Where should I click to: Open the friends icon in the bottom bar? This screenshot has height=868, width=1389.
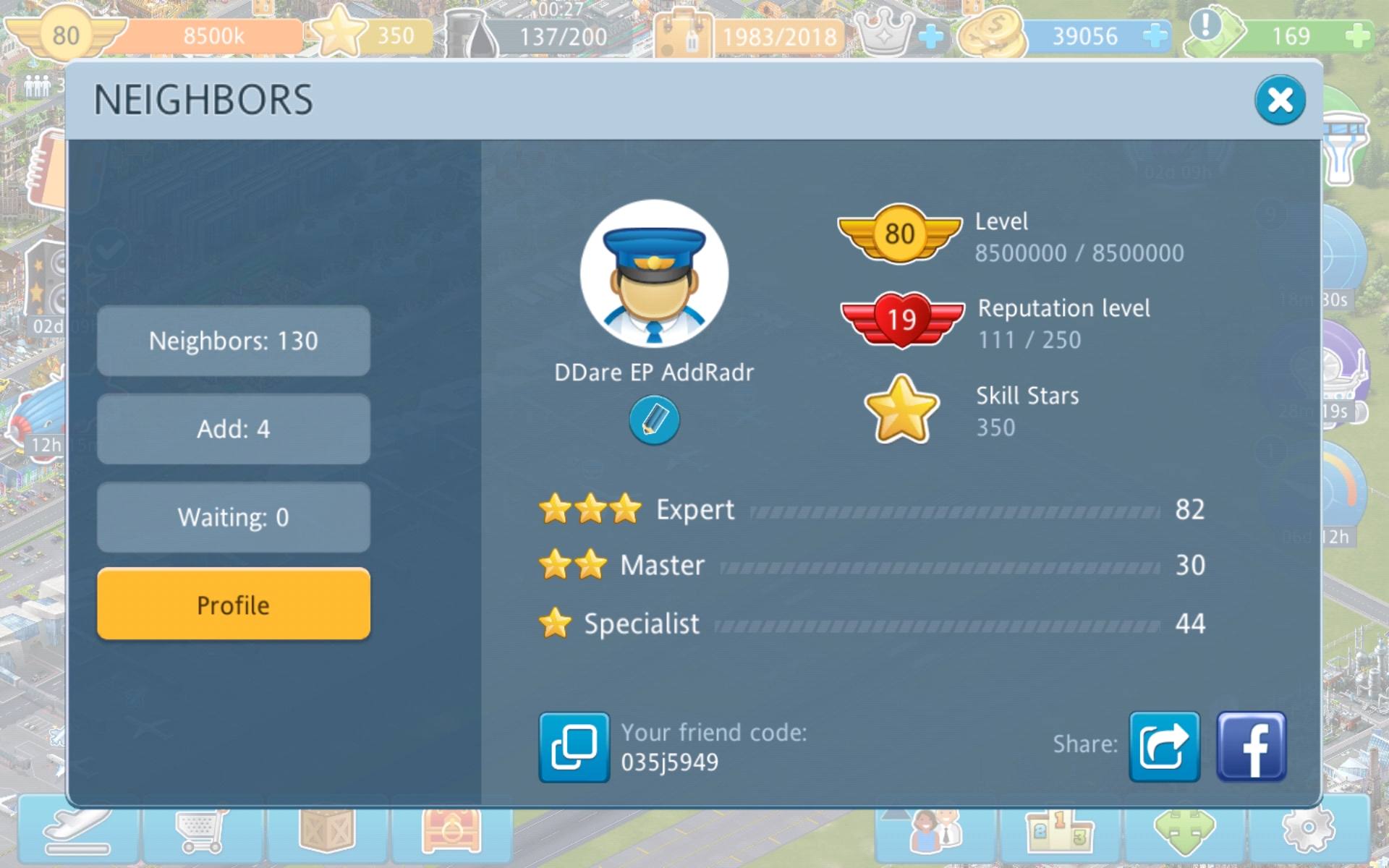(936, 830)
